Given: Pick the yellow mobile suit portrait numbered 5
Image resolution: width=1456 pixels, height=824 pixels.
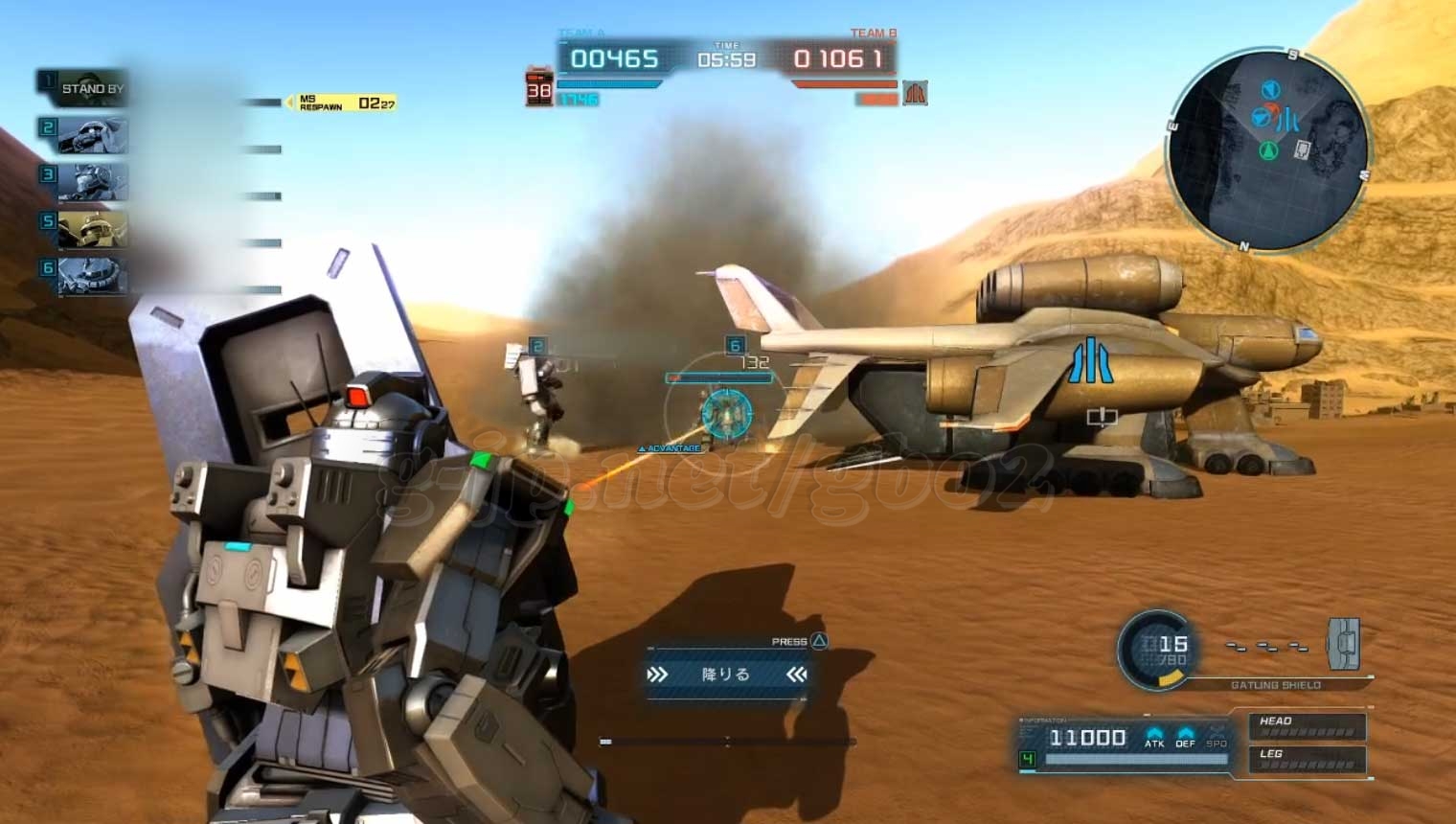Looking at the screenshot, I should click(92, 229).
